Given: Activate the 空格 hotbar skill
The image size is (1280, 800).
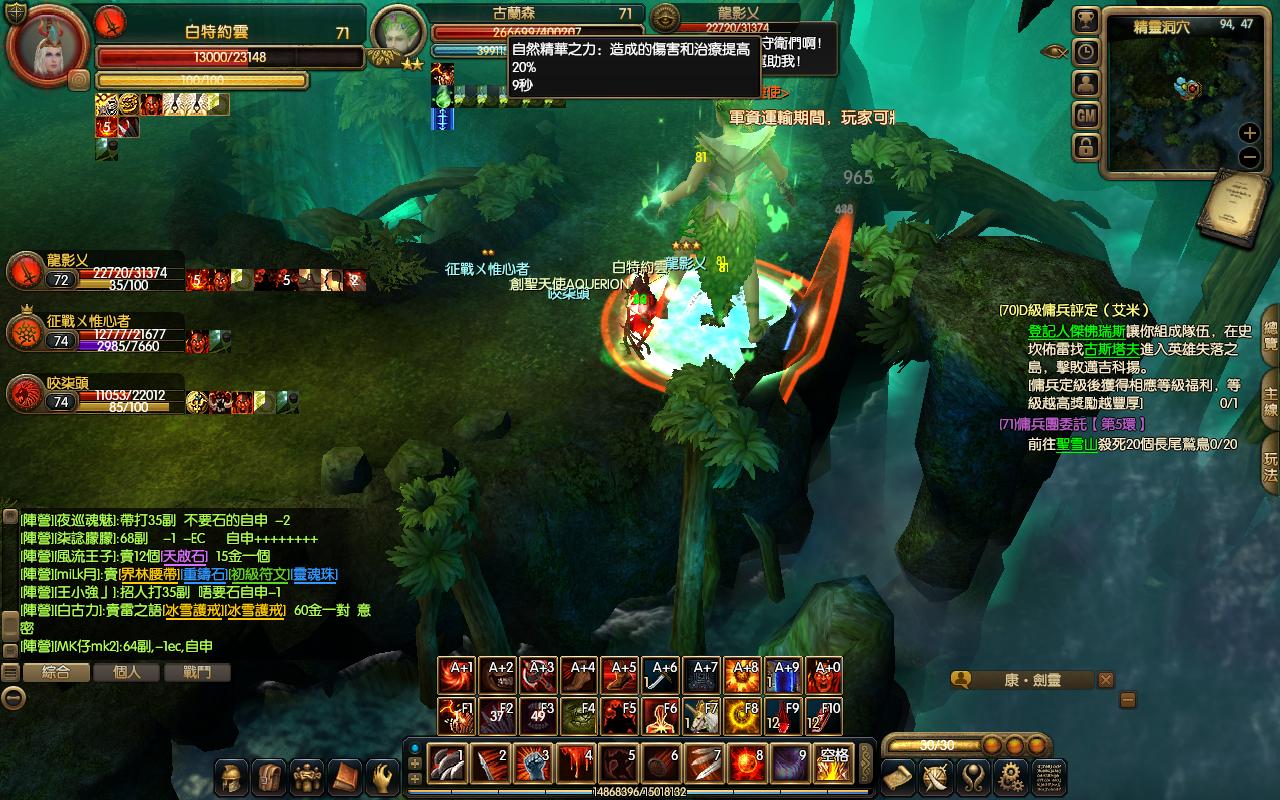Looking at the screenshot, I should pos(833,765).
